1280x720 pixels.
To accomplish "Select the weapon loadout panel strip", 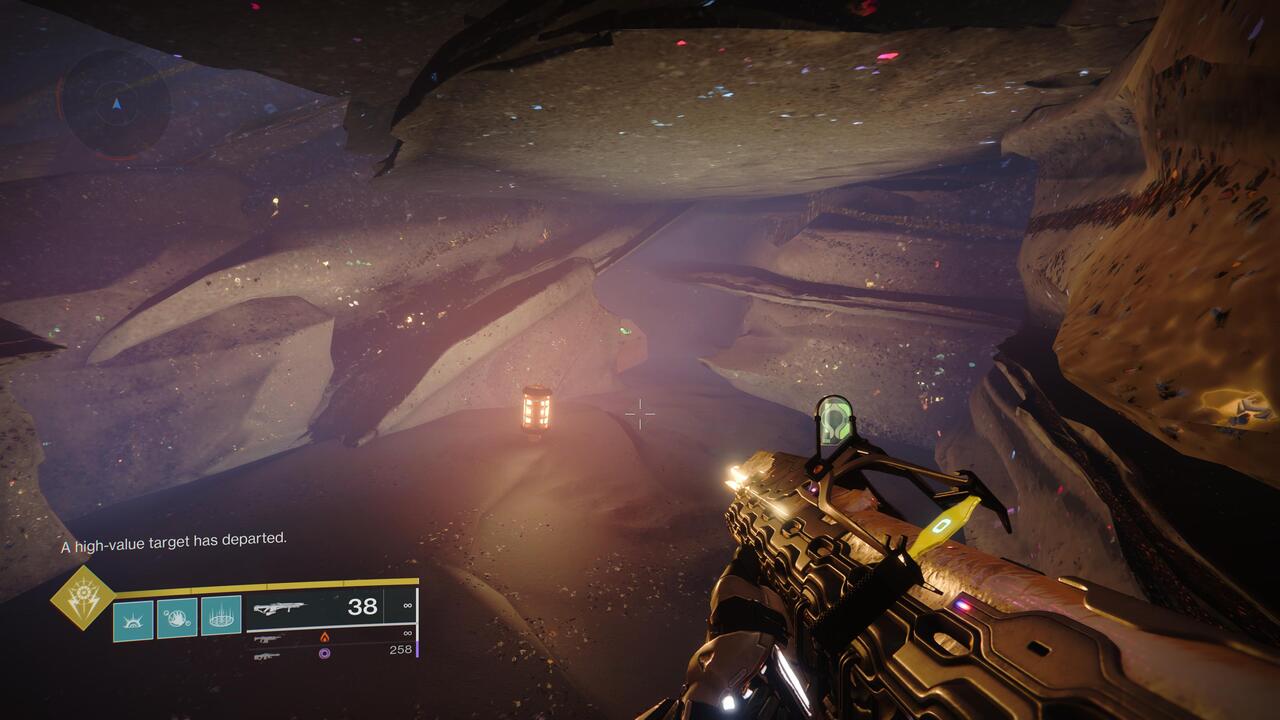I will click(x=330, y=625).
